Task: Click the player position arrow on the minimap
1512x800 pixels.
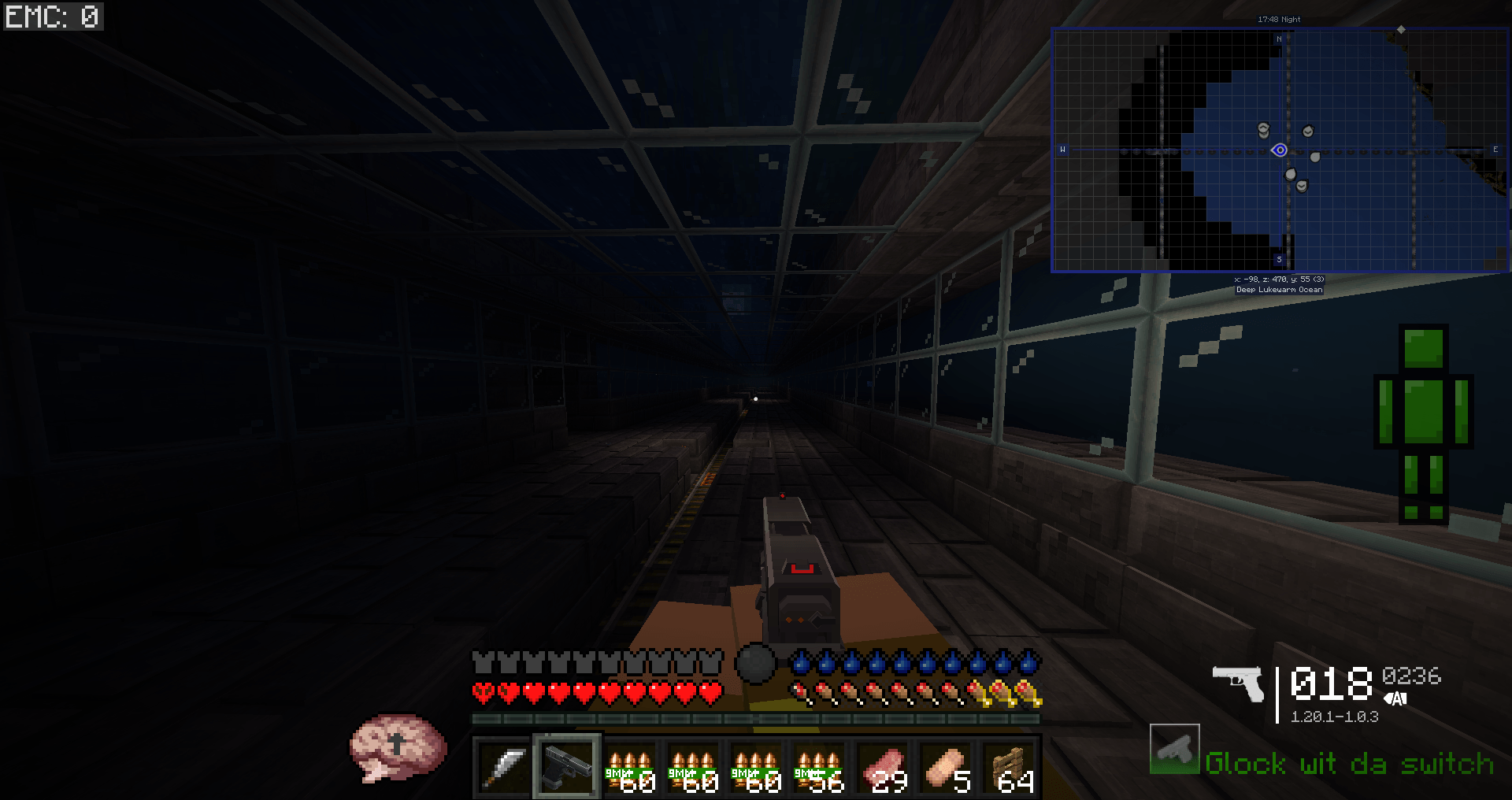Action: 1279,150
